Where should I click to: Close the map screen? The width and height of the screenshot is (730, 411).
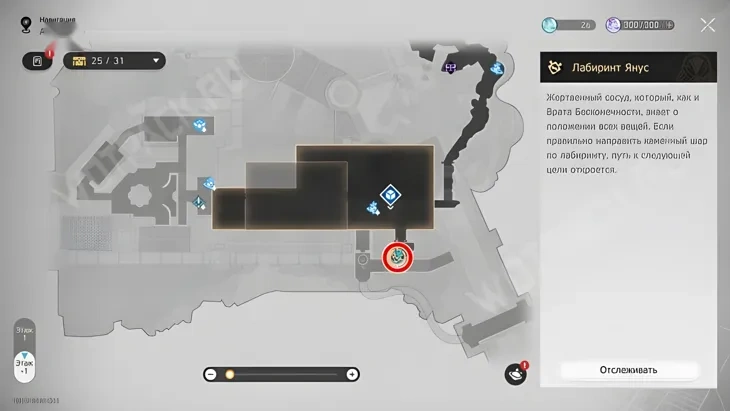pos(707,25)
